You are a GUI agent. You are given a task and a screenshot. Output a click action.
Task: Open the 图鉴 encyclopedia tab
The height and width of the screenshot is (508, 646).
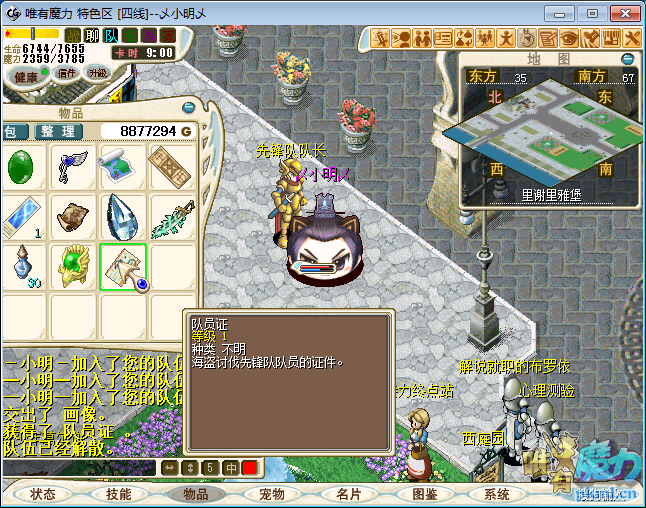(x=424, y=494)
